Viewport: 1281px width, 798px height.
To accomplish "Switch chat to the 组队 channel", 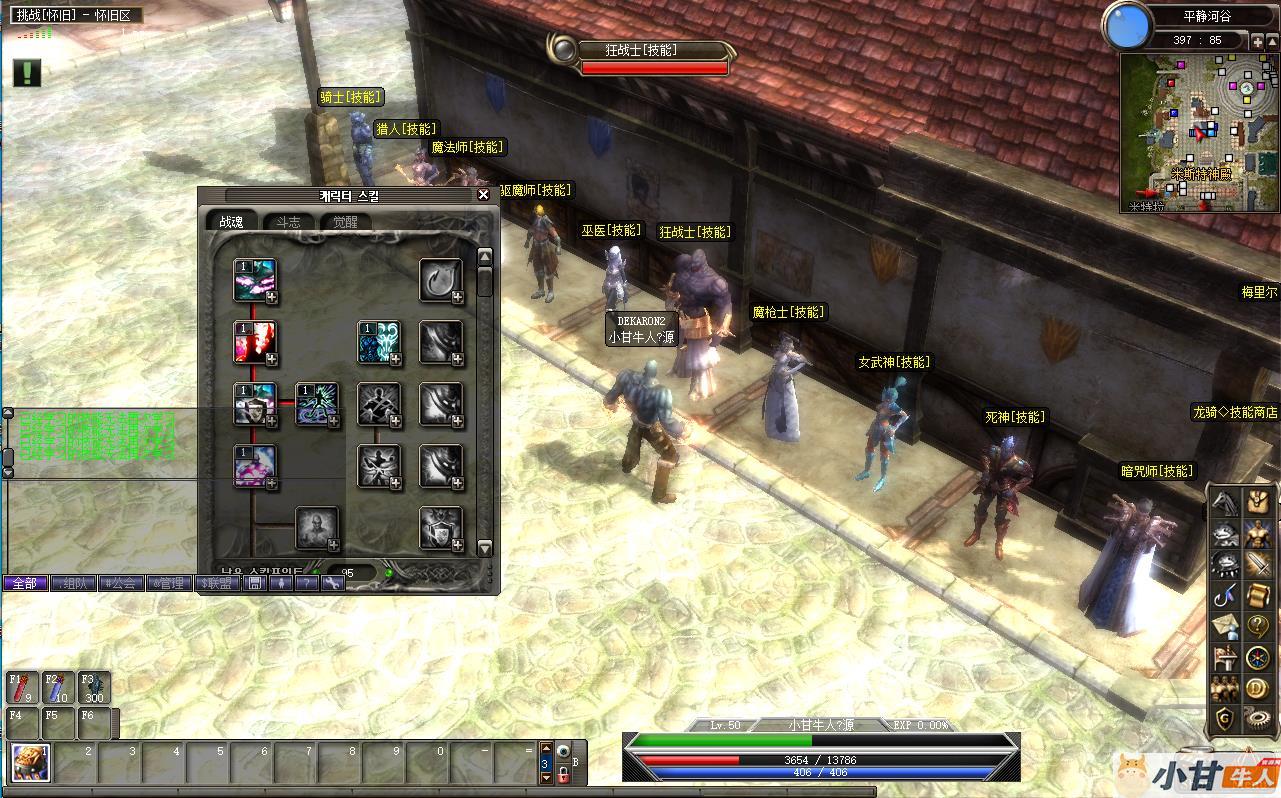I will point(74,583).
